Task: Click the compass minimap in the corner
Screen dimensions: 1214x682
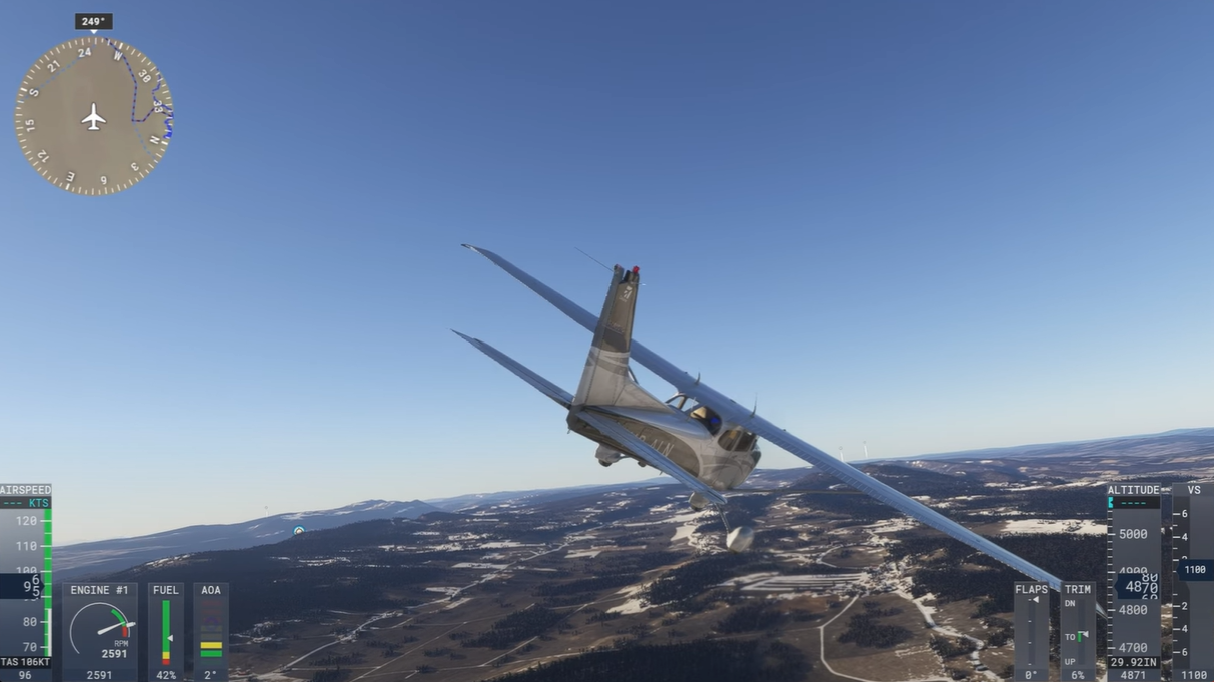Action: coord(94,116)
